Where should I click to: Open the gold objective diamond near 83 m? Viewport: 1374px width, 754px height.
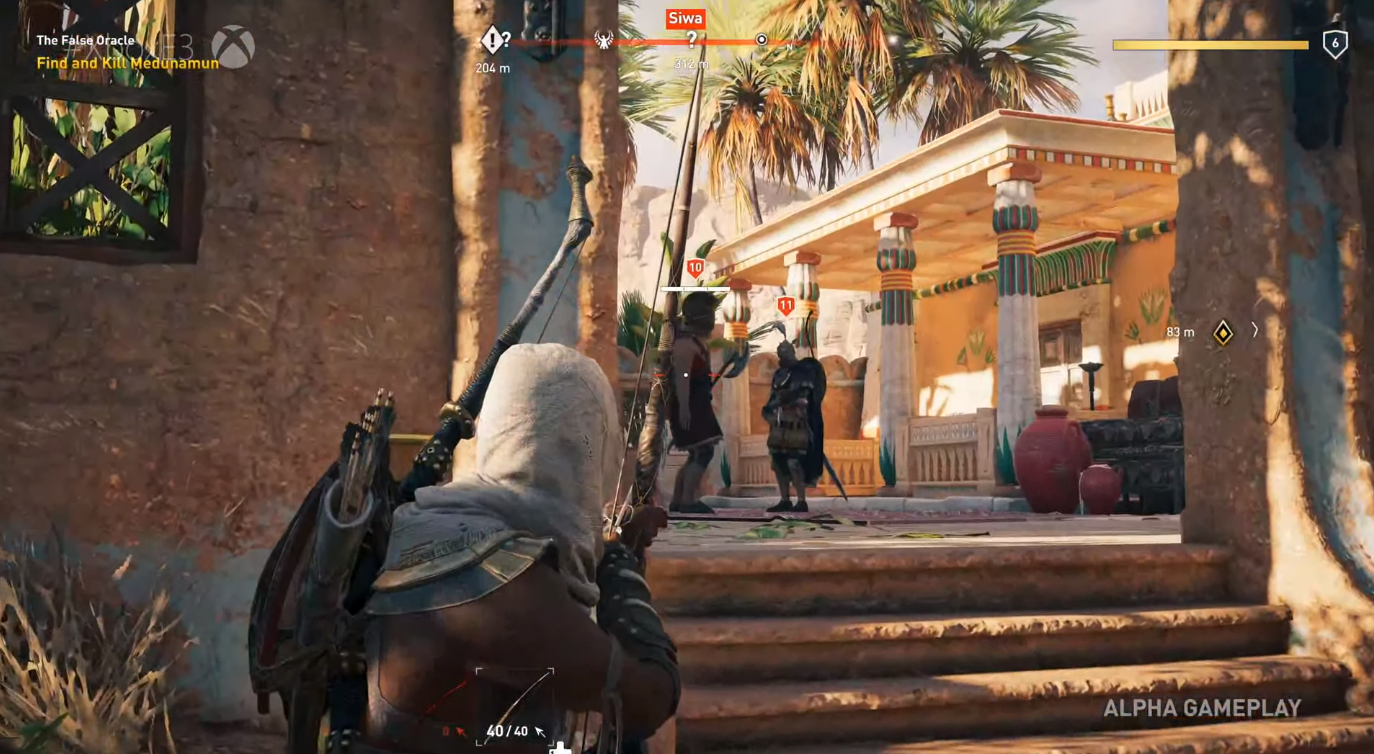coord(1222,332)
